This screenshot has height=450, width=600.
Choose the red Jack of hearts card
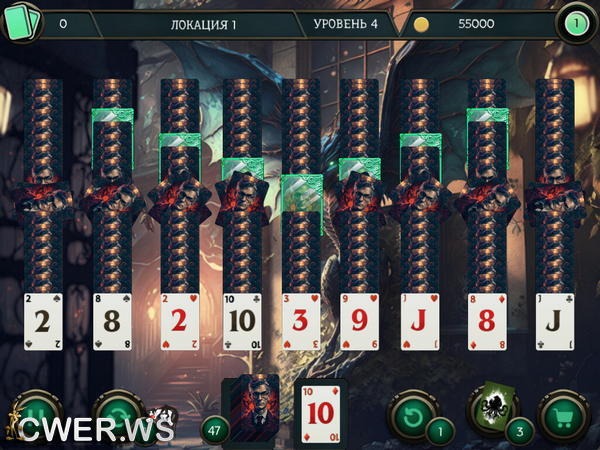420,322
